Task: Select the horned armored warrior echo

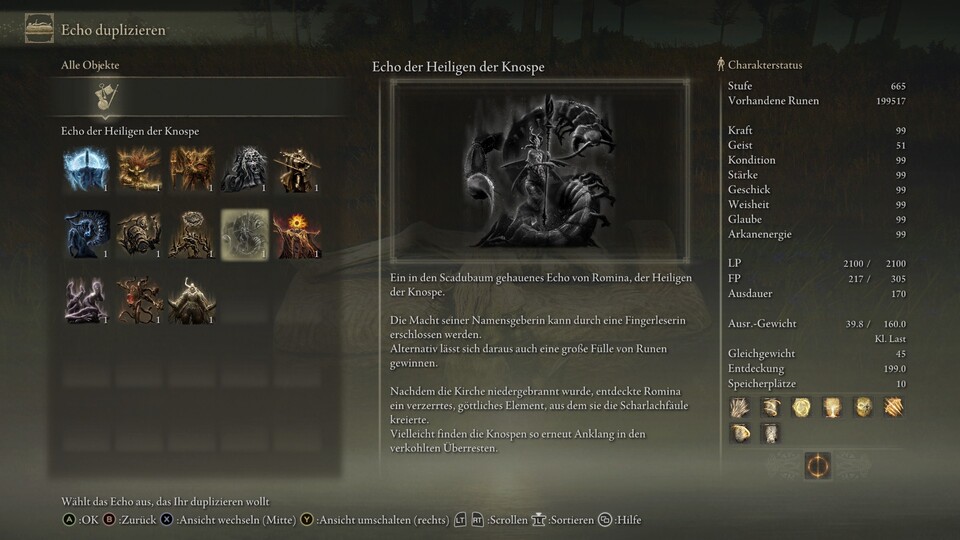Action: coord(190,300)
